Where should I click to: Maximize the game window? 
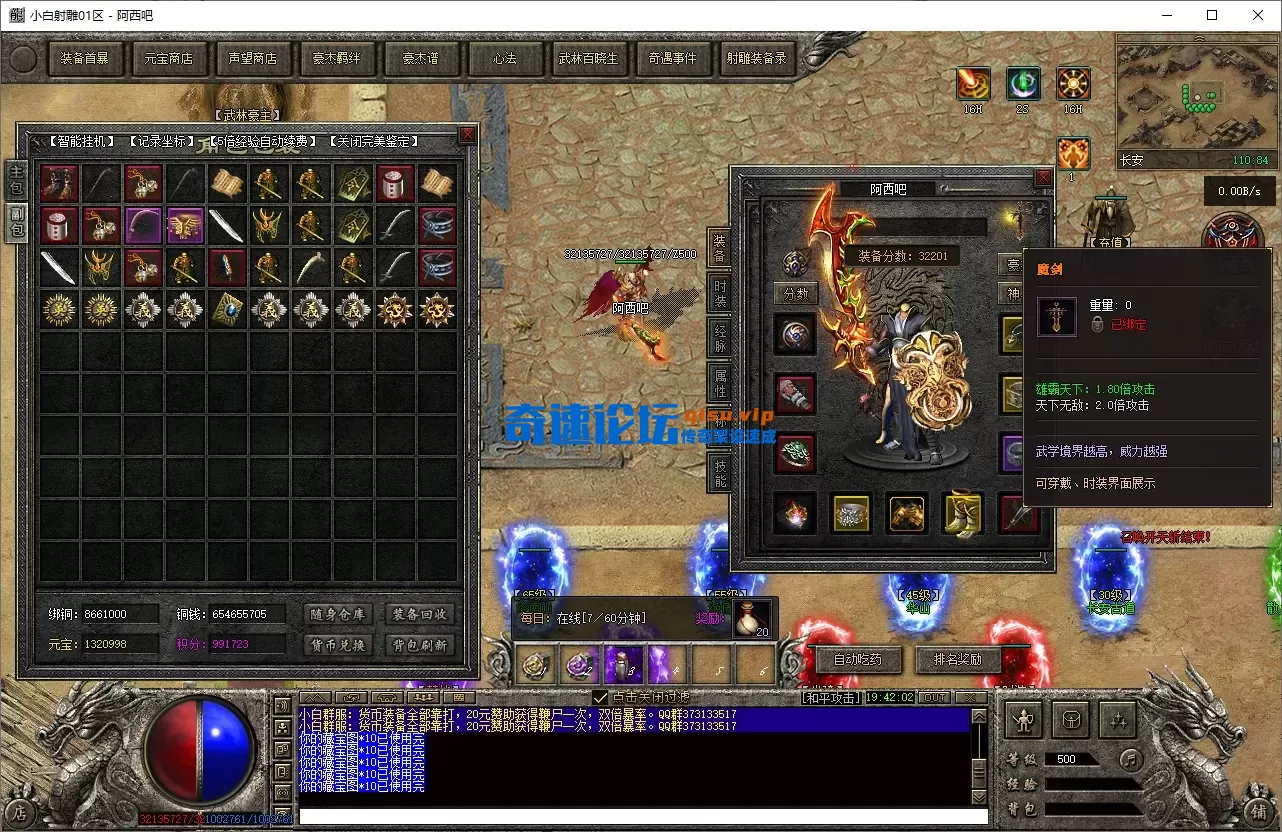click(1212, 15)
